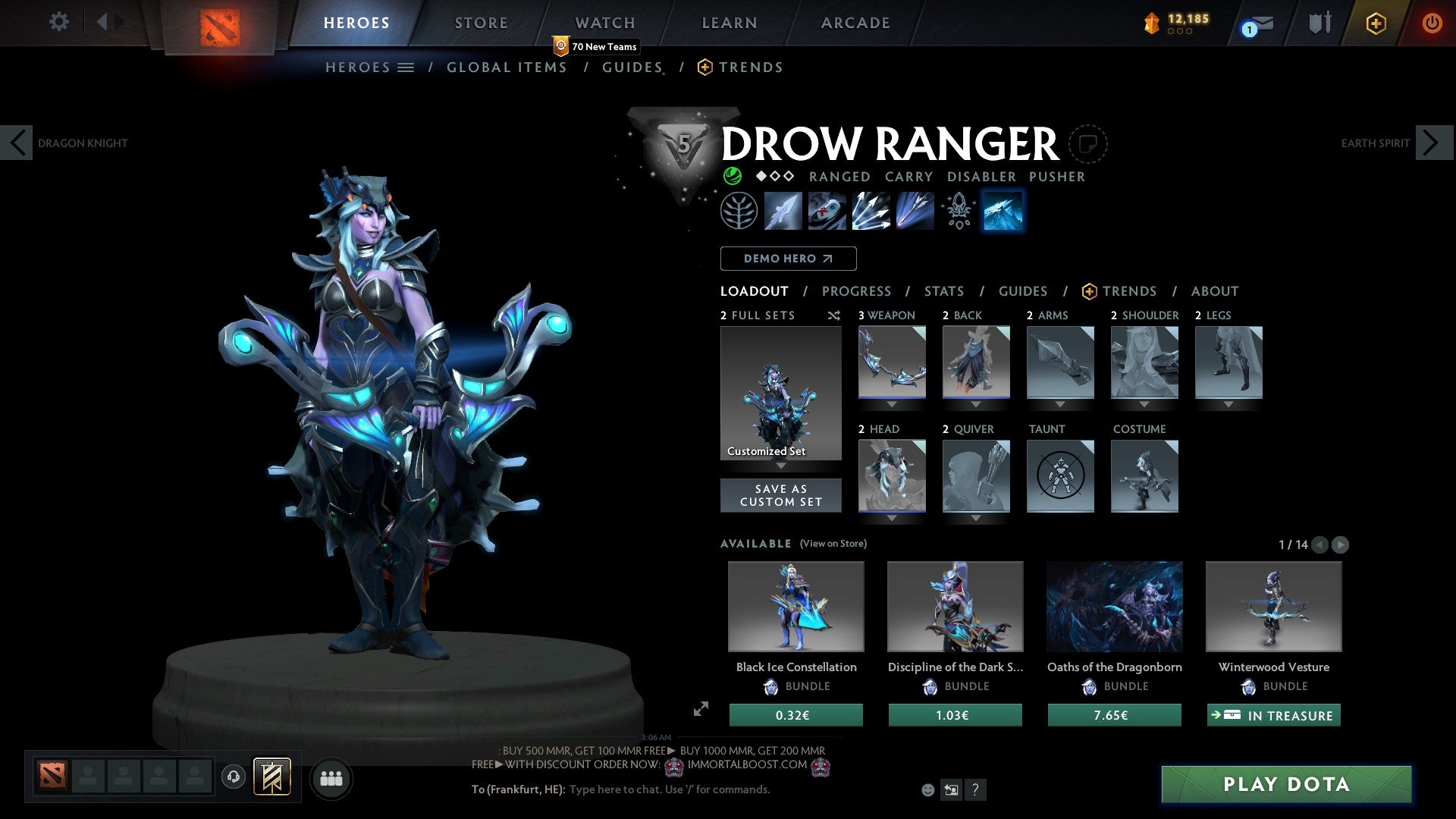
Task: Toggle voice chat with the headset icon
Action: point(233,778)
